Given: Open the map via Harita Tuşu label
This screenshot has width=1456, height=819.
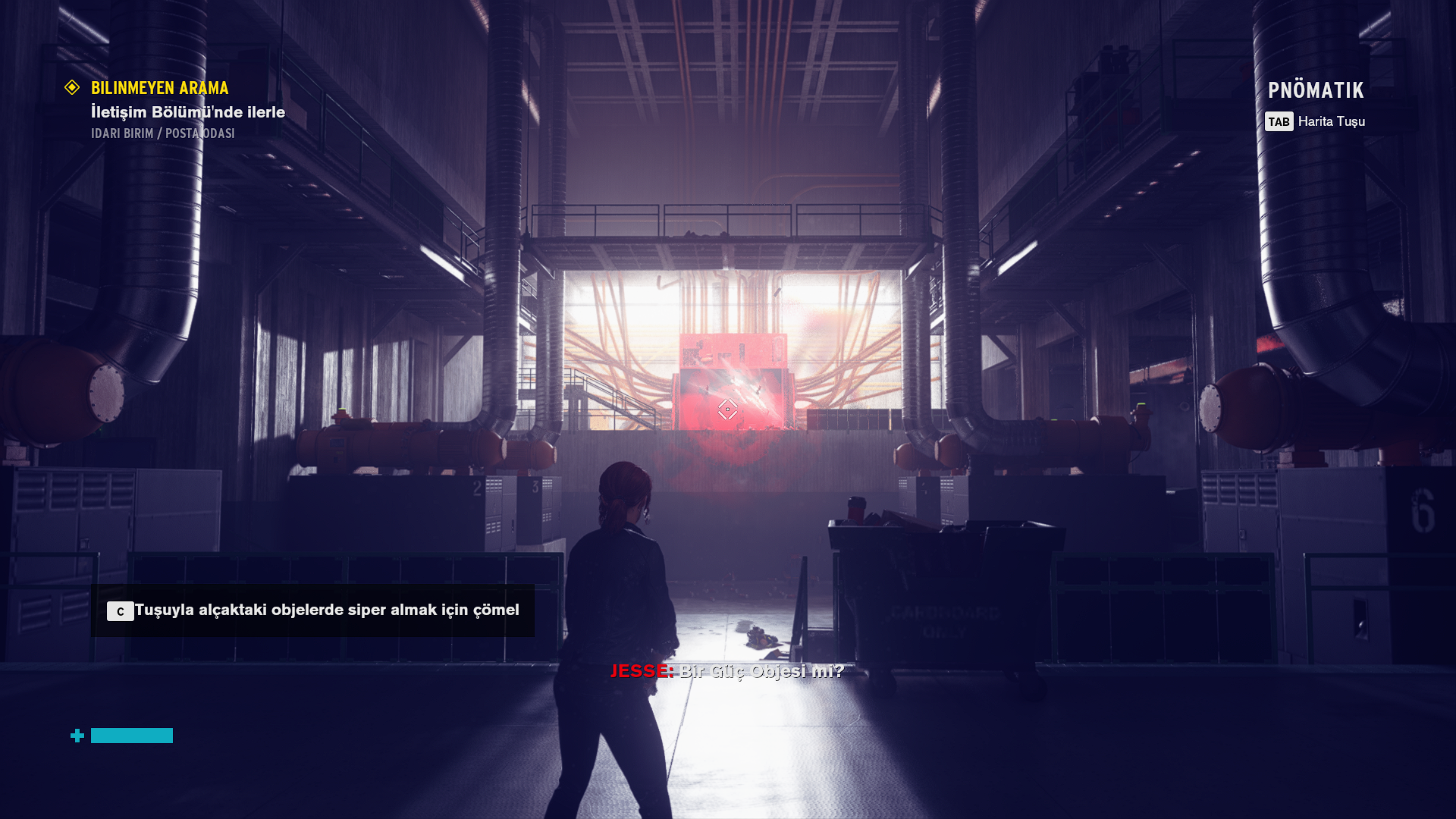Looking at the screenshot, I should [1331, 121].
